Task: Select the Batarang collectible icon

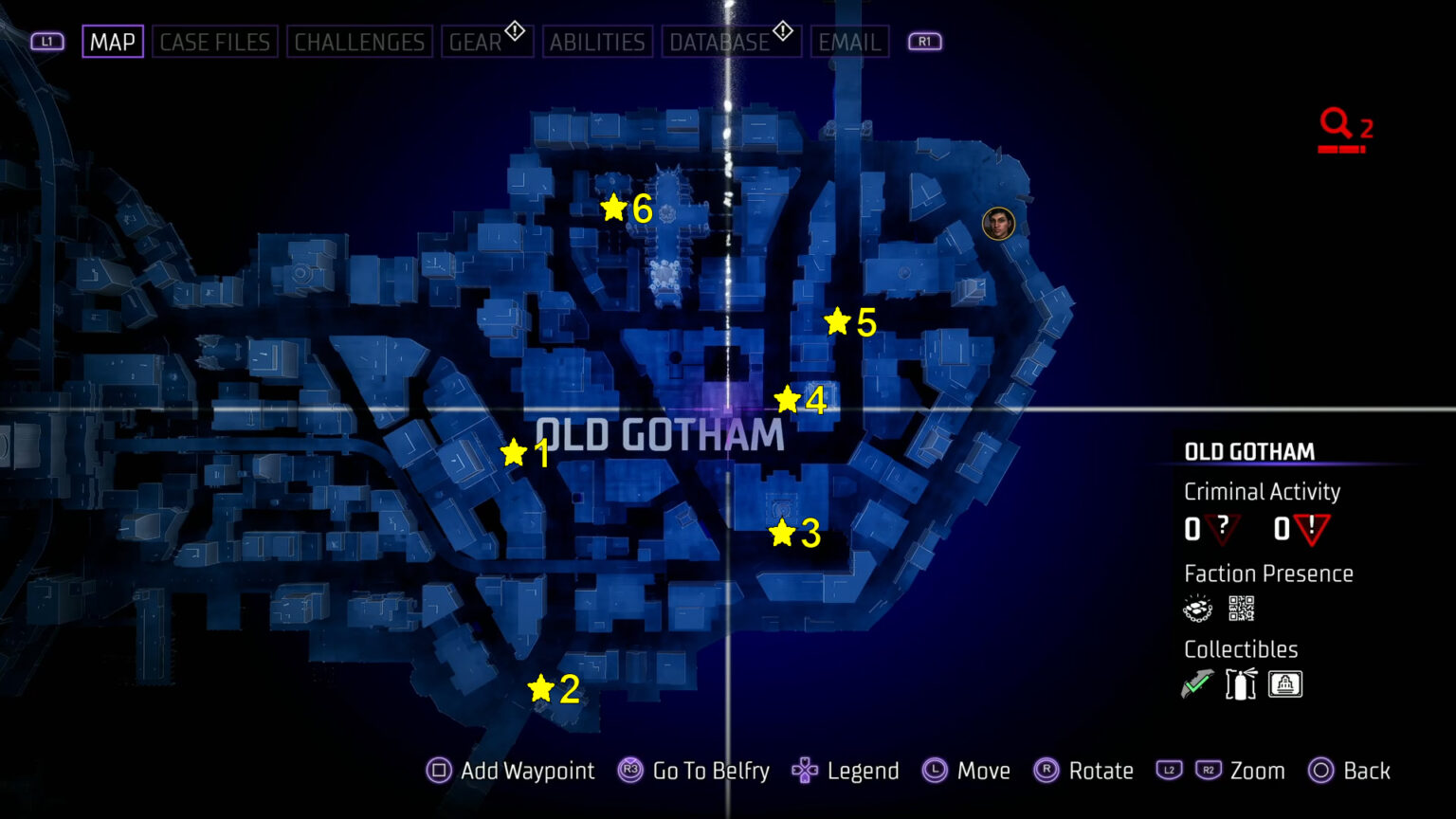Action: coord(1196,682)
